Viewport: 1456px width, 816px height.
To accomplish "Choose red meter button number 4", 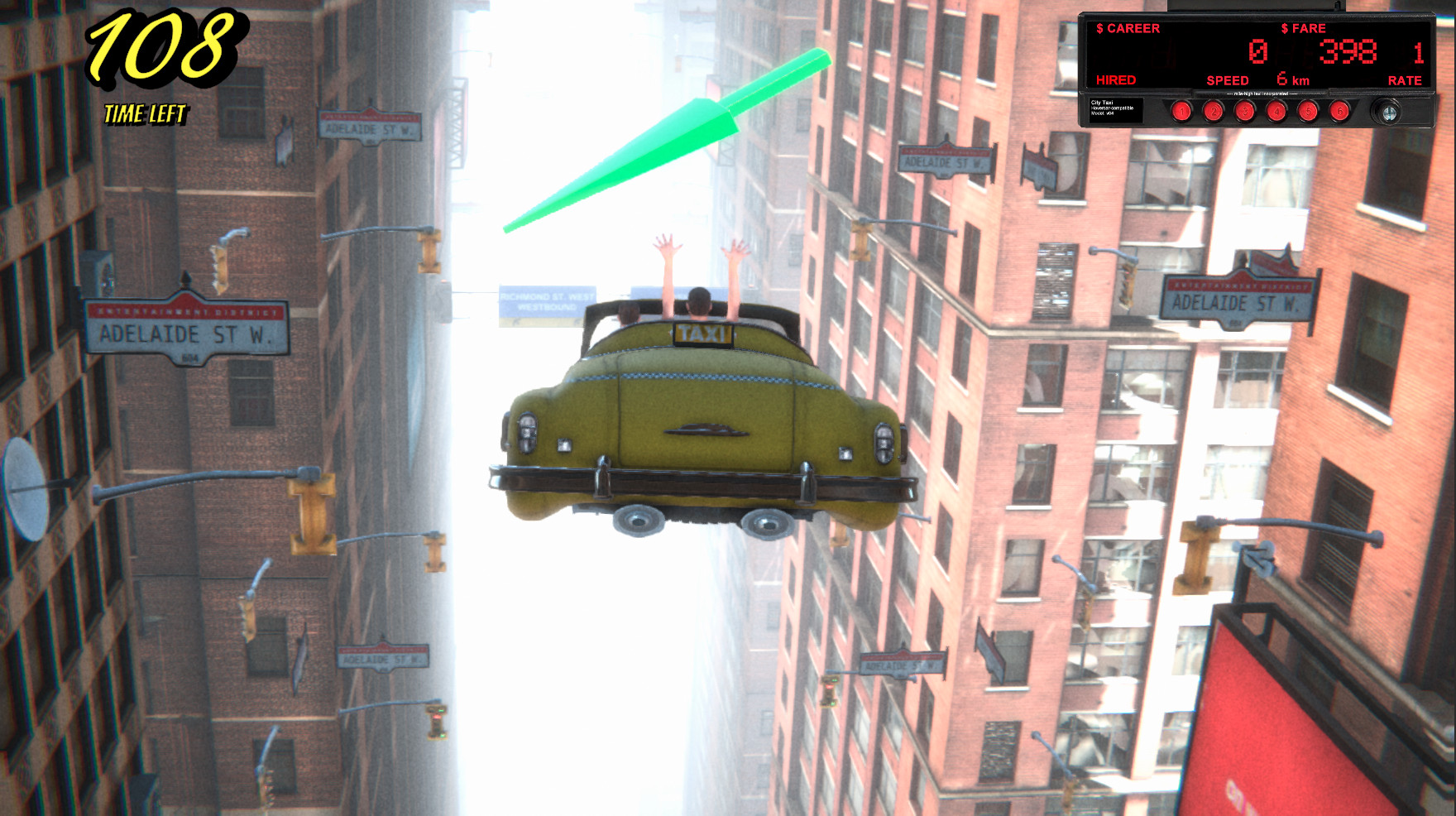I will pos(1276,111).
